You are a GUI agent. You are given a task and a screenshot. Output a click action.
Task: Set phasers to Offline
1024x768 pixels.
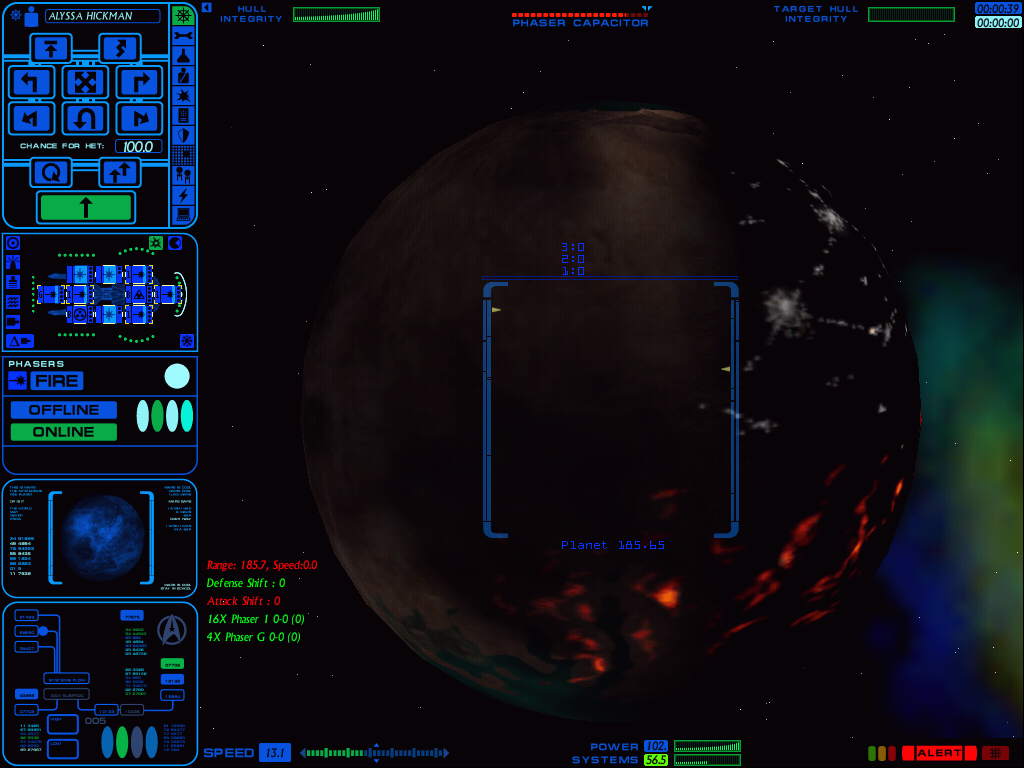point(63,410)
